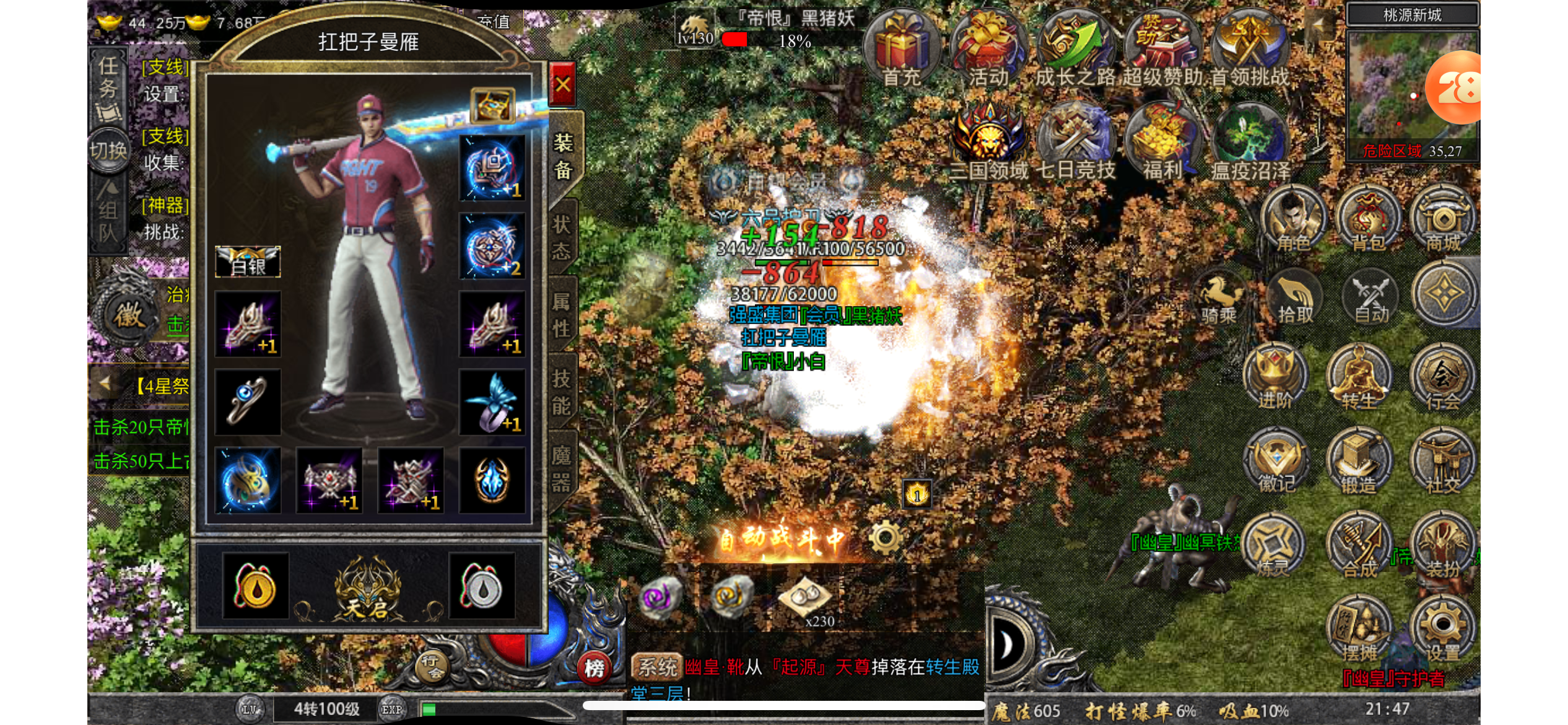
Task: Open the 锻造 forging menu
Action: pos(1358,462)
